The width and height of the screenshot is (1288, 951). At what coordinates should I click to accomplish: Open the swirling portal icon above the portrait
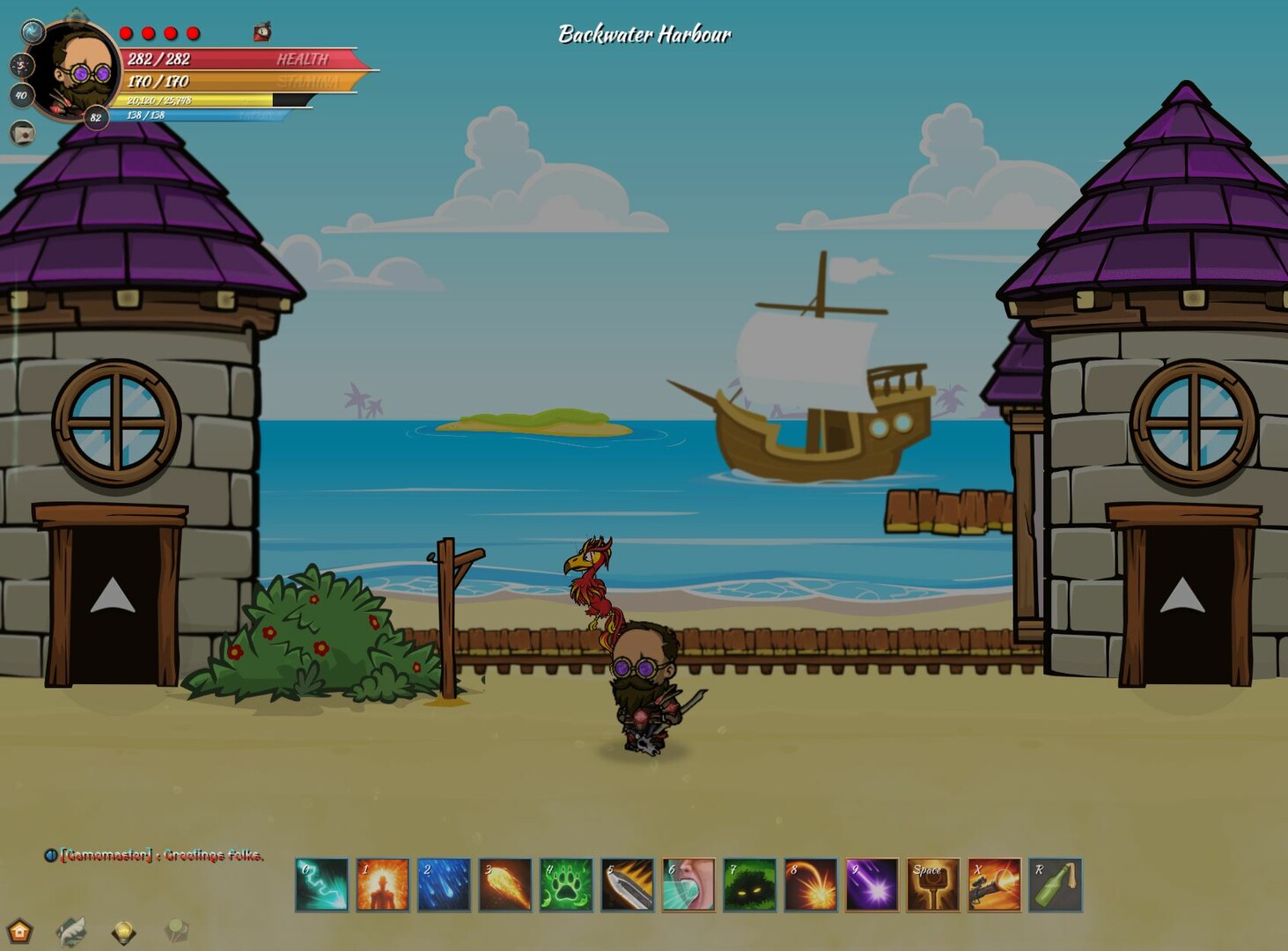tap(32, 32)
